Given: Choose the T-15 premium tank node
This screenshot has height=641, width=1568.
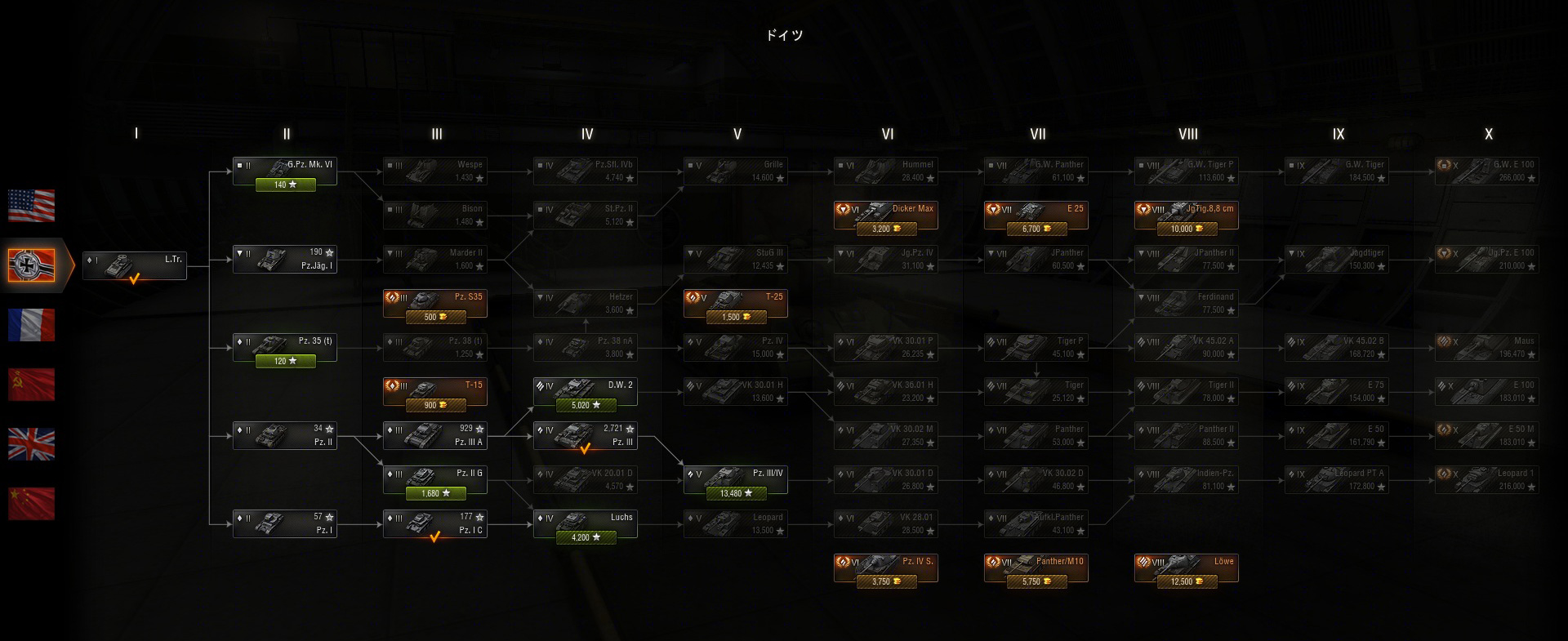Looking at the screenshot, I should click(435, 392).
